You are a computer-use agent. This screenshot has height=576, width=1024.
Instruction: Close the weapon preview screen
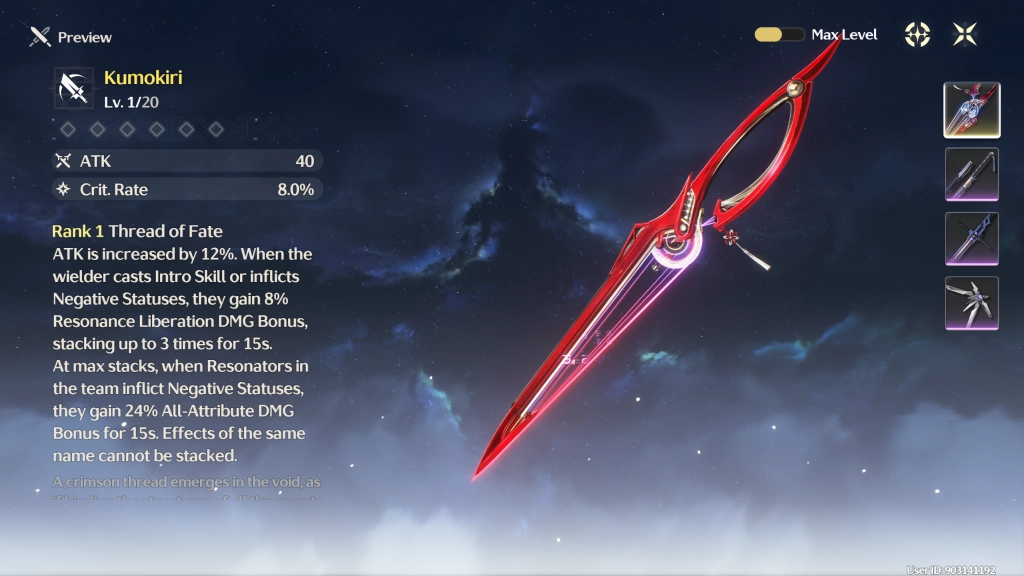coord(965,34)
